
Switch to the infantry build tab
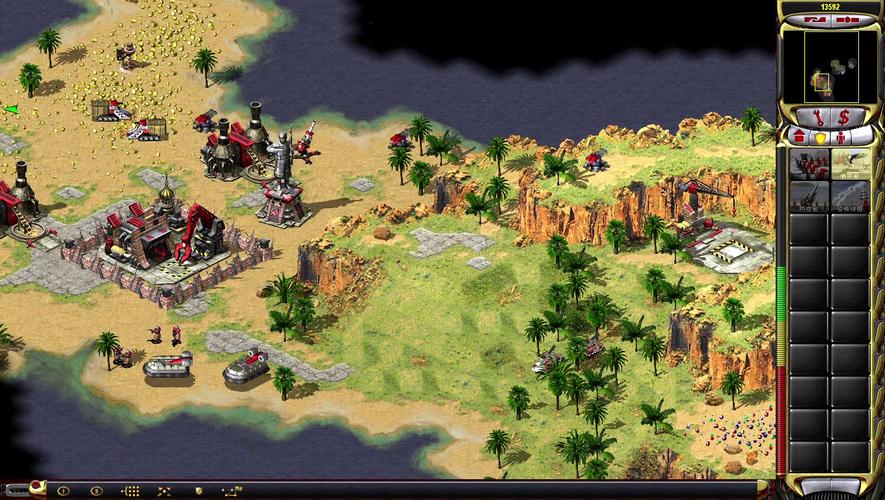point(841,137)
